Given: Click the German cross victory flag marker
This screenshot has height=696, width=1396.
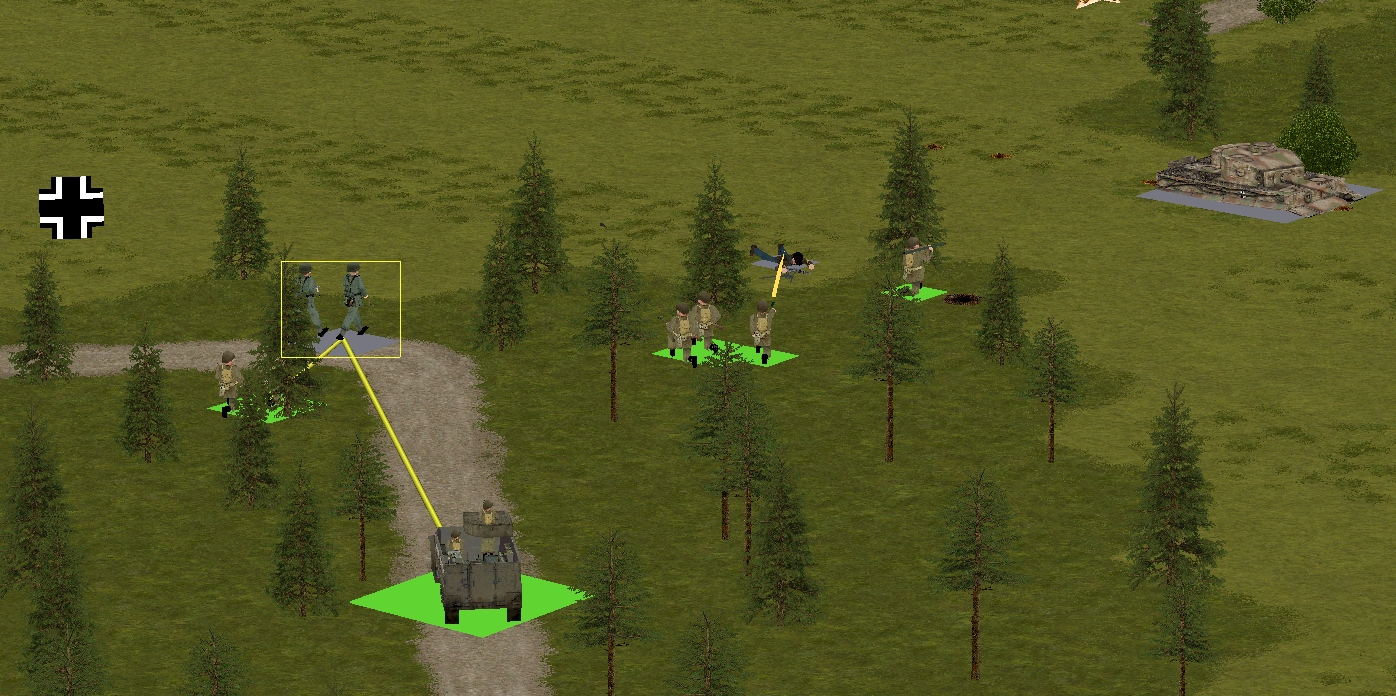Looking at the screenshot, I should click(x=71, y=208).
